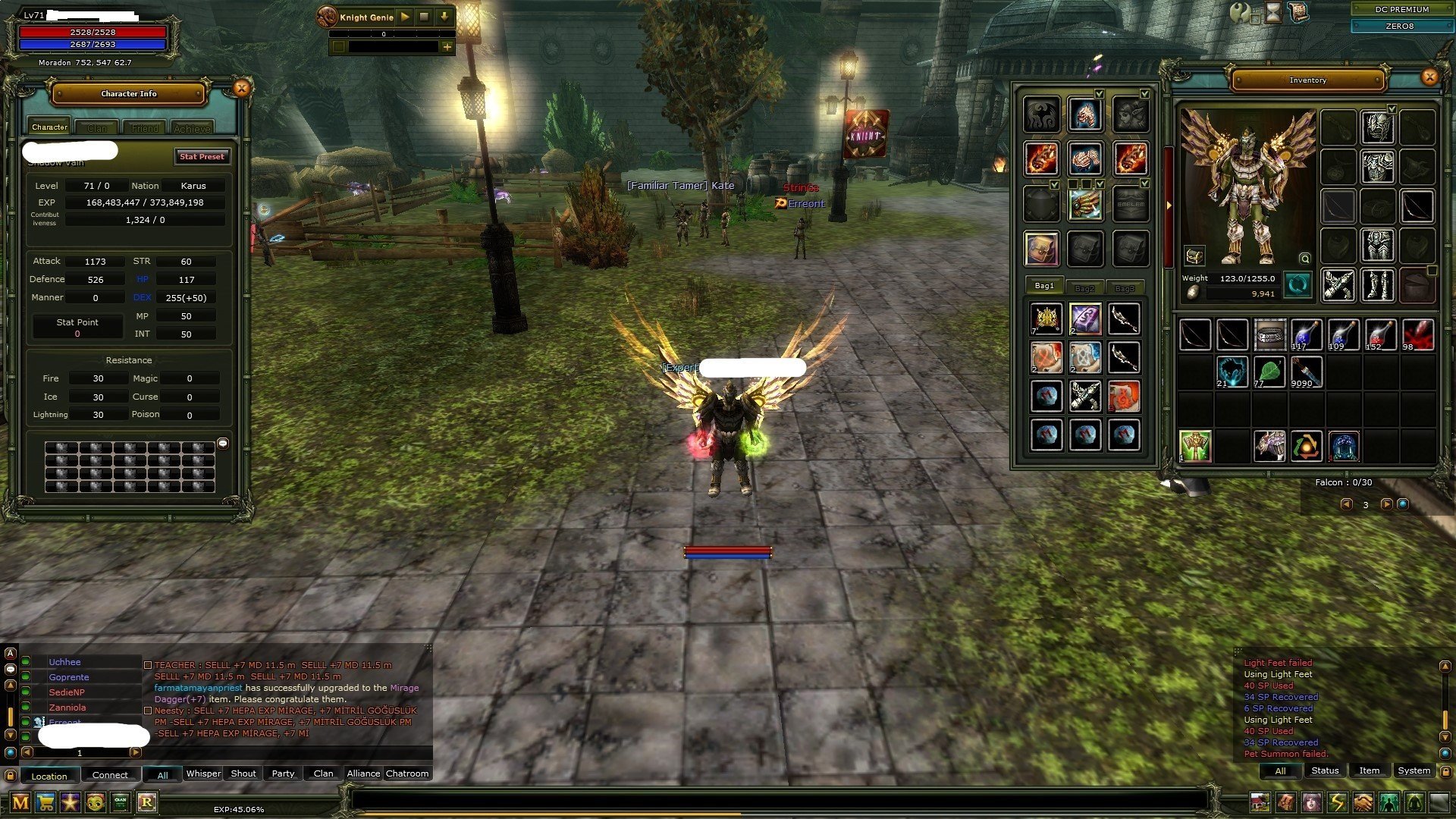Filter the log by Item tab
1456x819 pixels.
[1369, 770]
